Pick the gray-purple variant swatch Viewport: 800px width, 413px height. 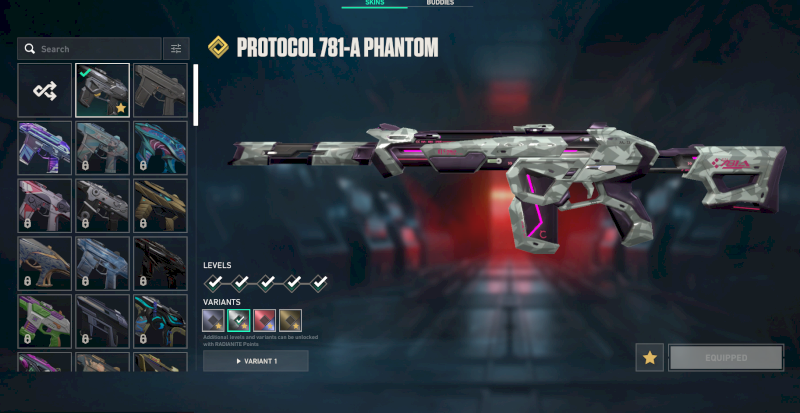tap(215, 320)
